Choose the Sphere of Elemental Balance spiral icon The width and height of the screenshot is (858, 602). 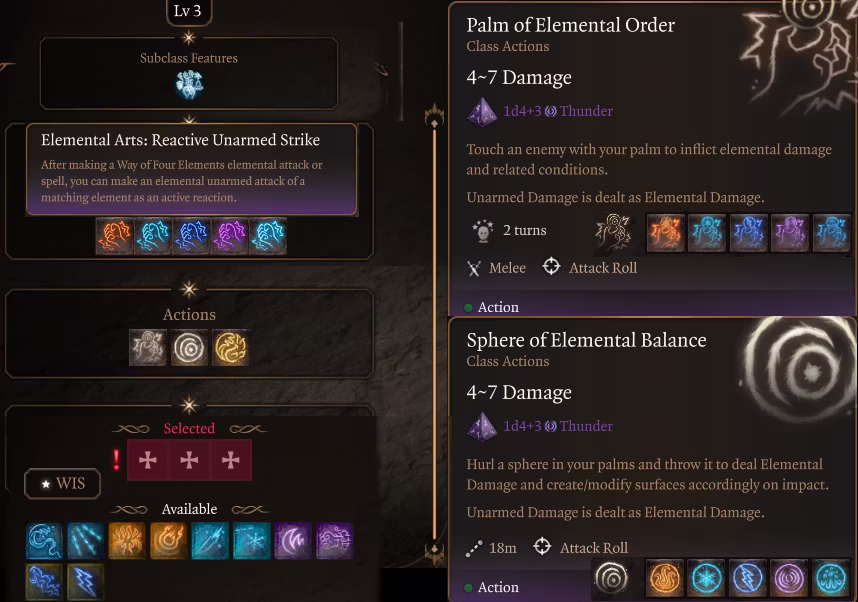[189, 347]
